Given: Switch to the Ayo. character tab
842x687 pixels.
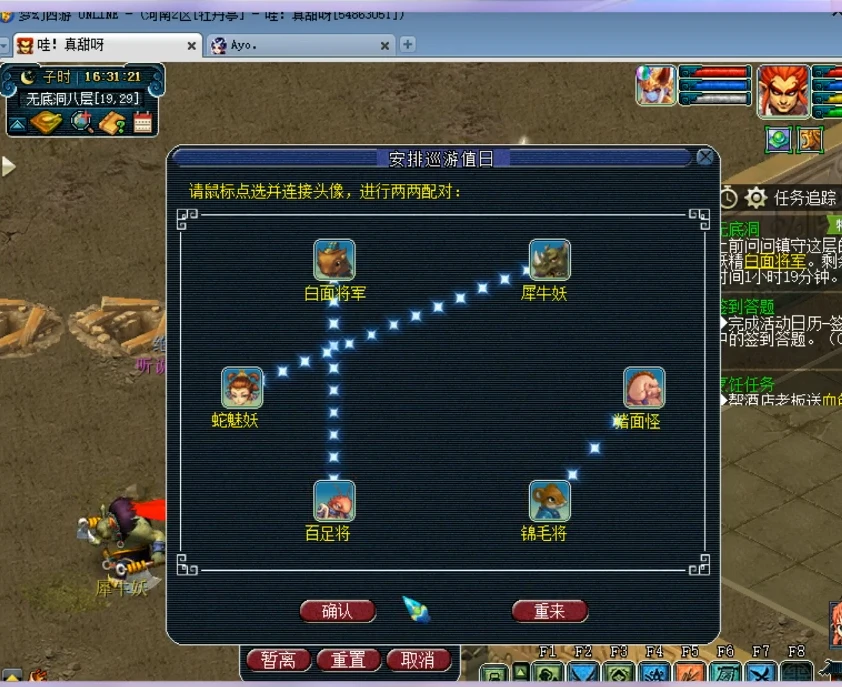Looking at the screenshot, I should pos(300,45).
